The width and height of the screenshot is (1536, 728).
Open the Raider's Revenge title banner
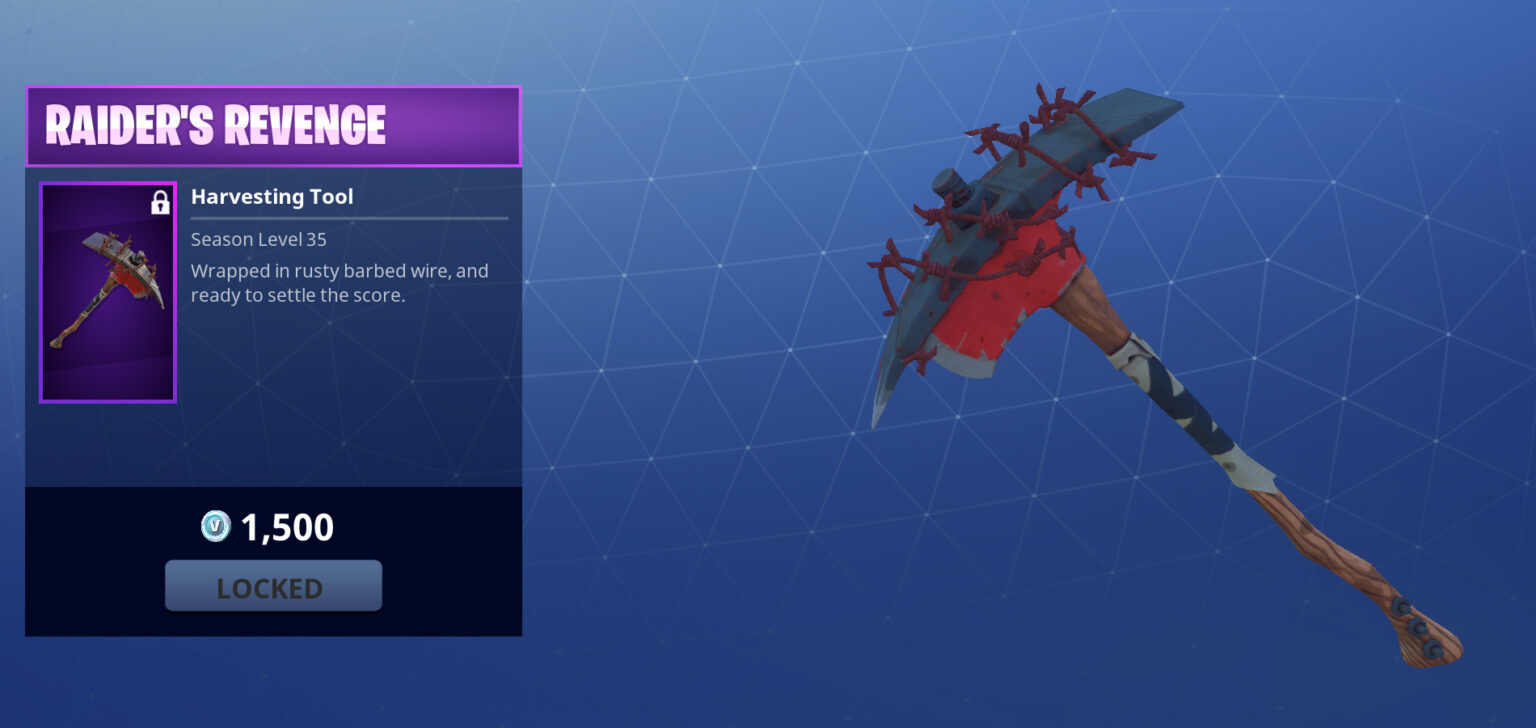pos(273,125)
